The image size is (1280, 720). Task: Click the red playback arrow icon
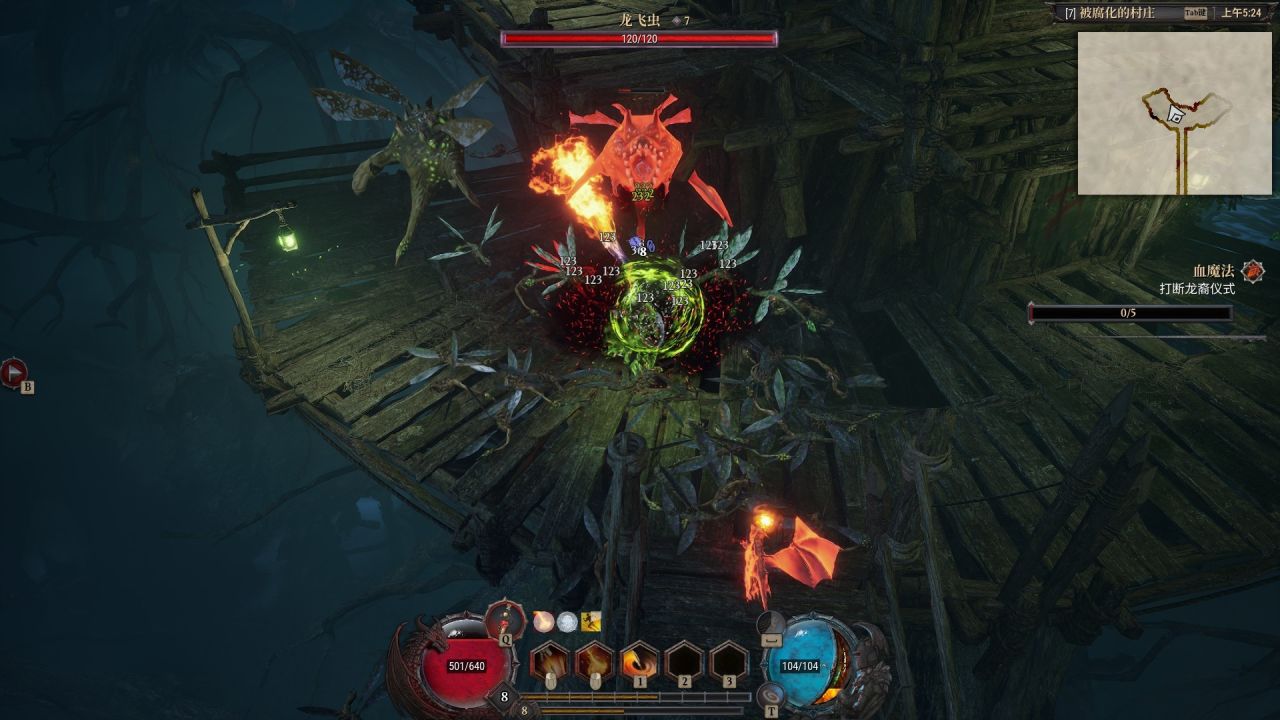[14, 373]
